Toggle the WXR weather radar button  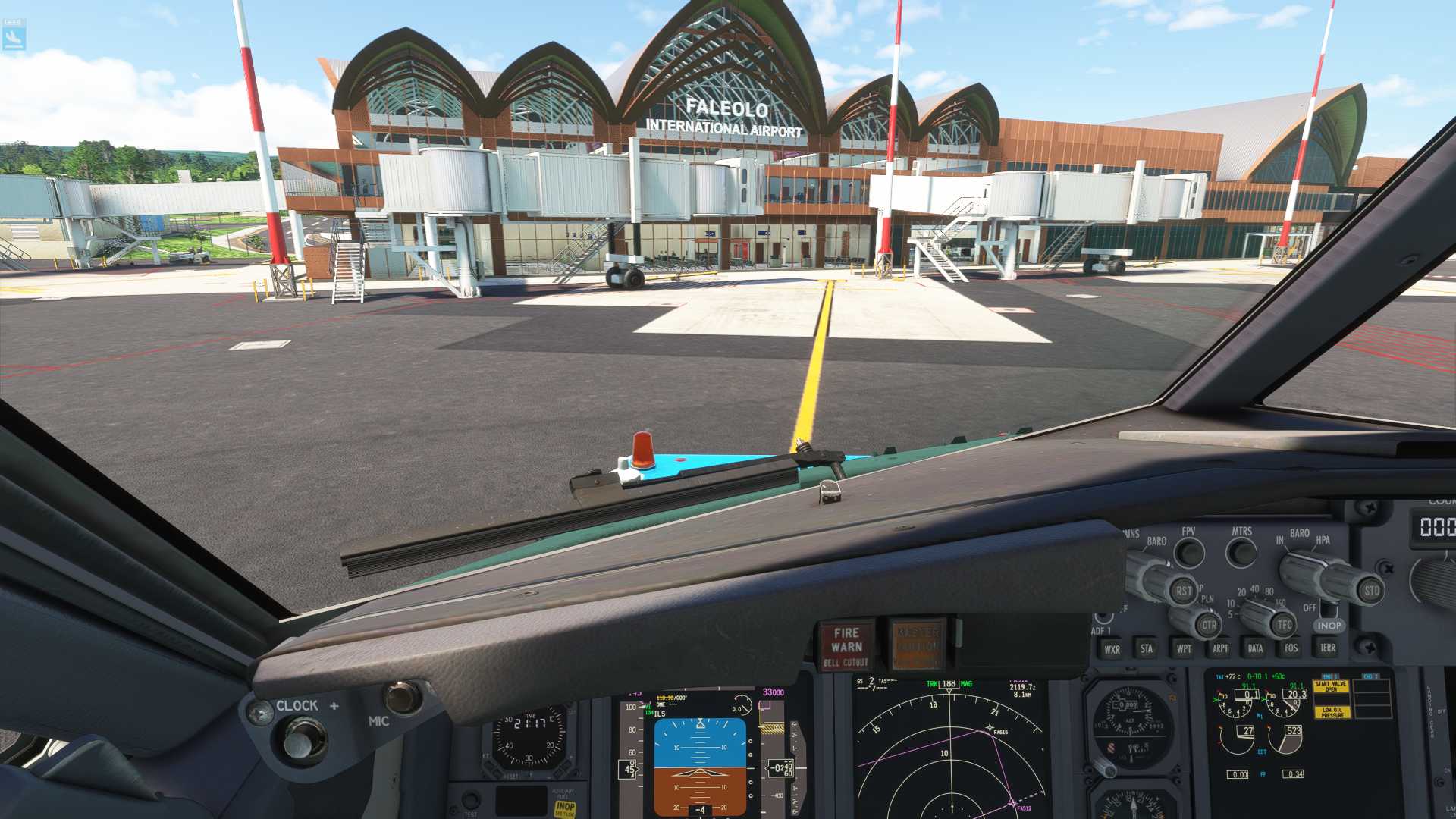coord(1112,649)
